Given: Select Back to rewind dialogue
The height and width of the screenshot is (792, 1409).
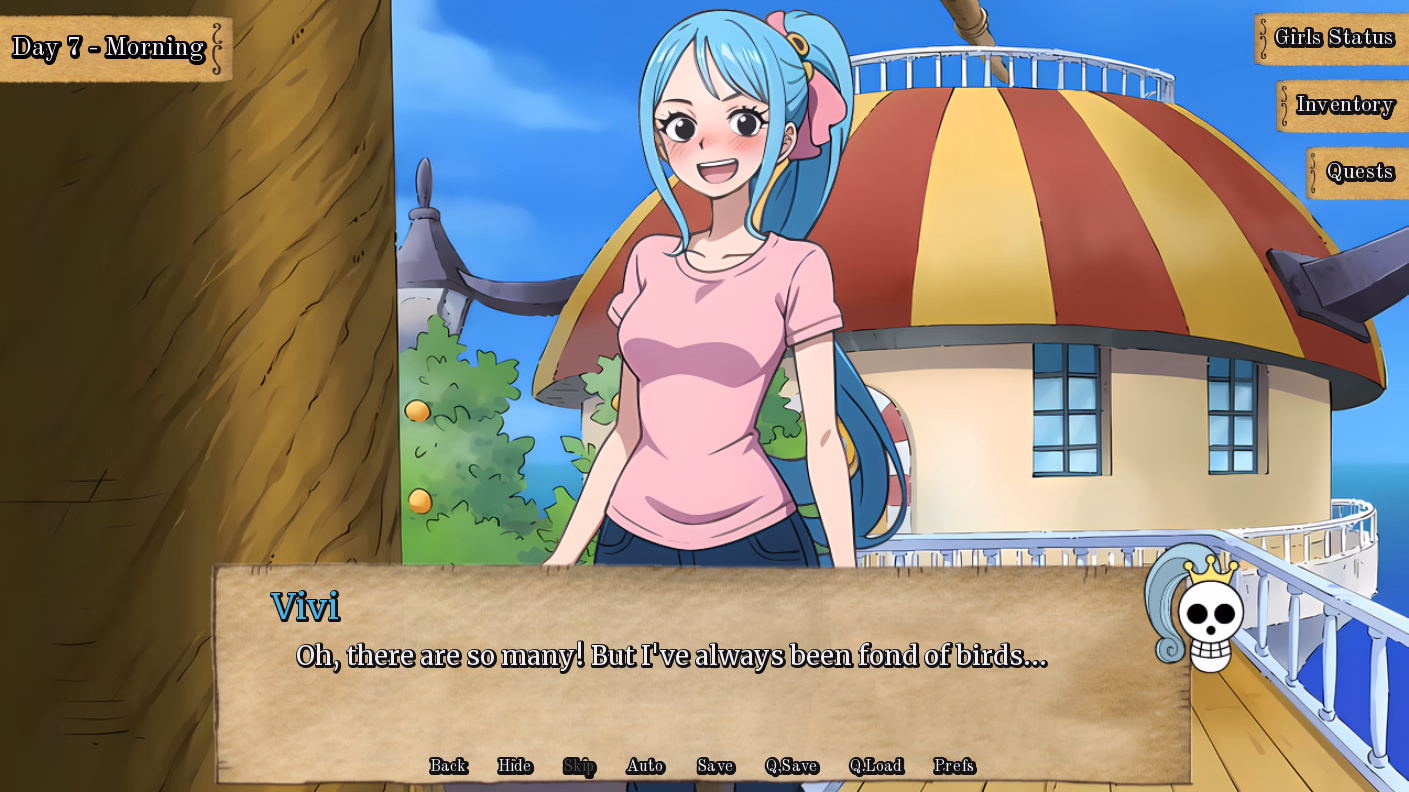Looking at the screenshot, I should tap(448, 766).
